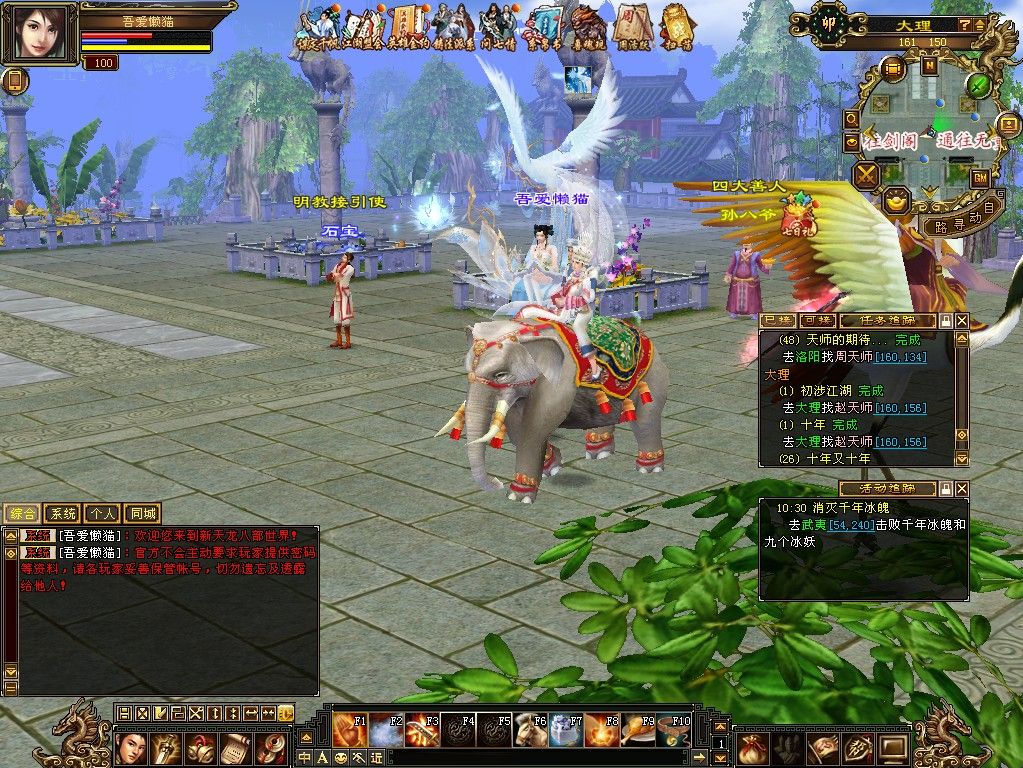The image size is (1023, 768).
Task: Open the bag pouch icon in bottom menu
Action: coord(752,747)
